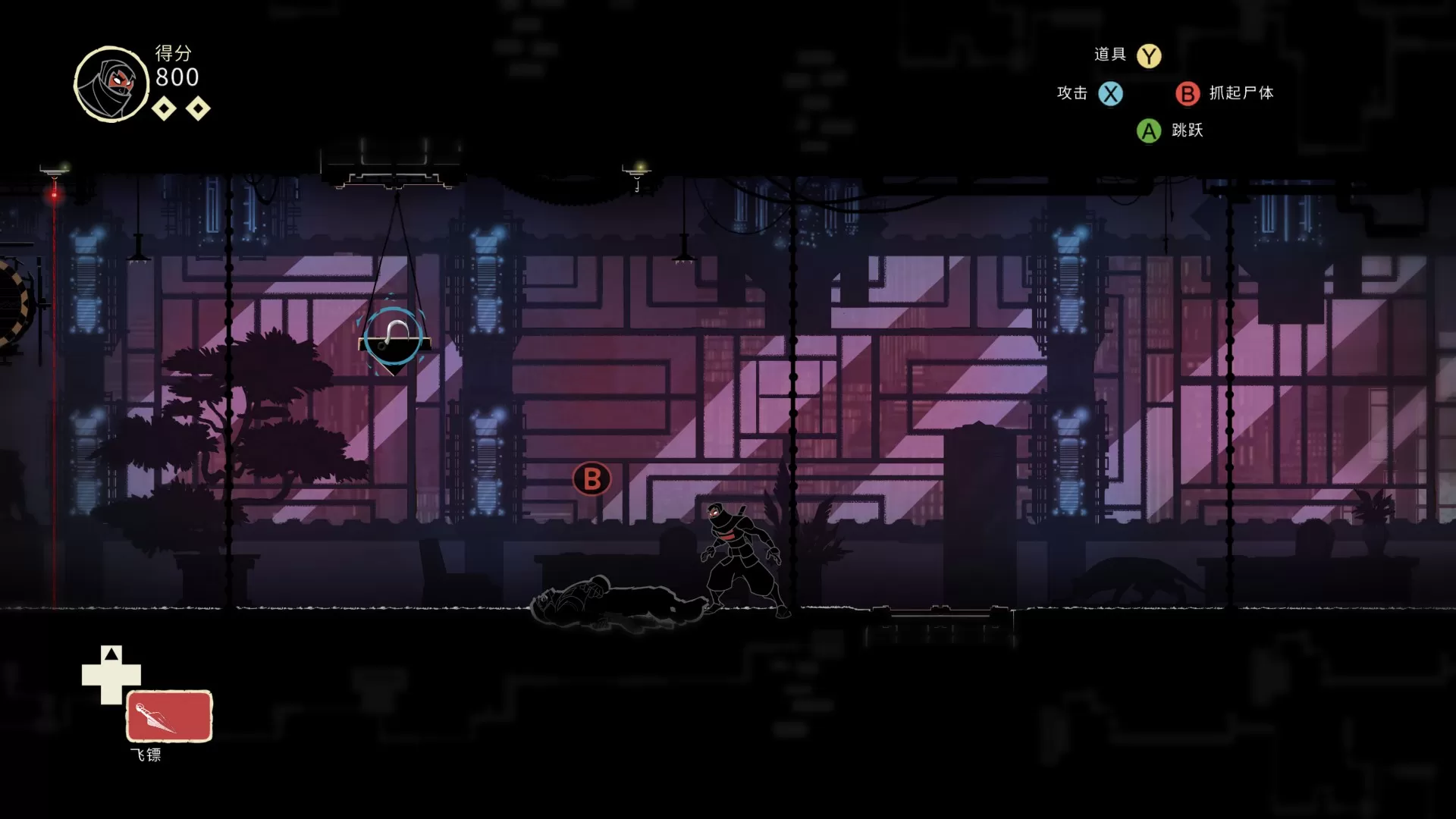Toggle the up arrow on the D-pad selector
The height and width of the screenshot is (819, 1456).
click(x=111, y=653)
